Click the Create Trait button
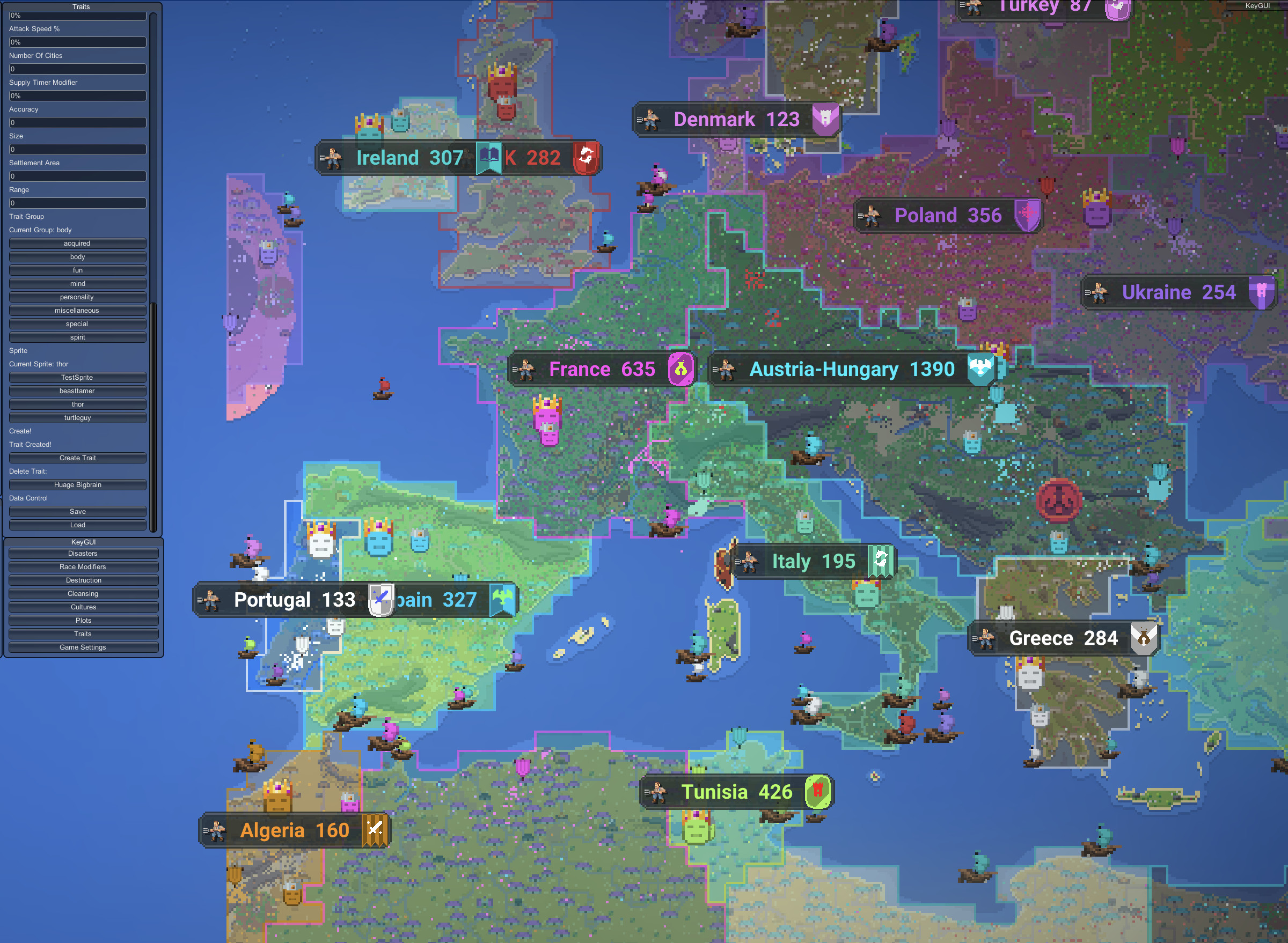This screenshot has width=1288, height=943. [x=78, y=457]
